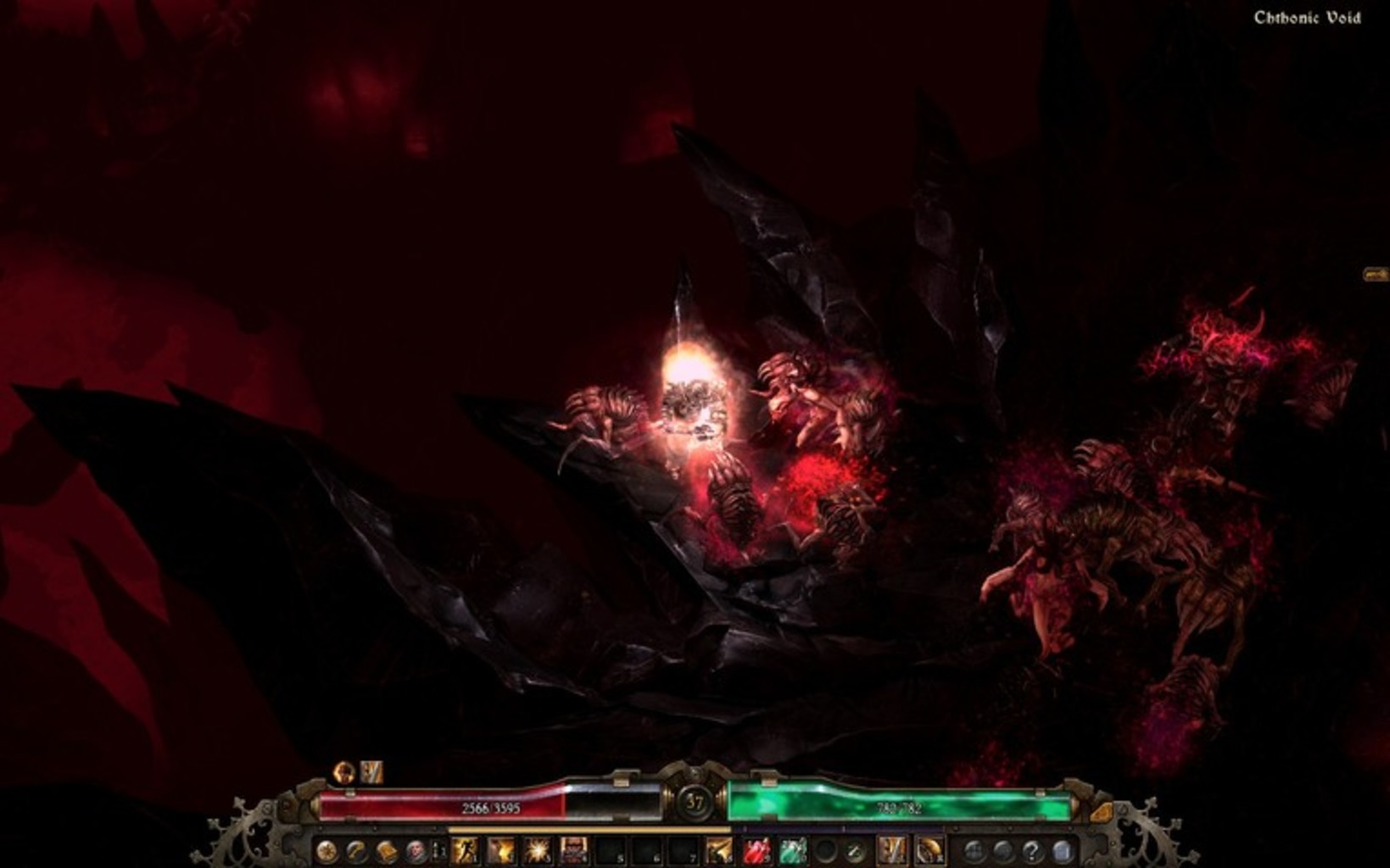Open the question mark help button

[x=1032, y=850]
